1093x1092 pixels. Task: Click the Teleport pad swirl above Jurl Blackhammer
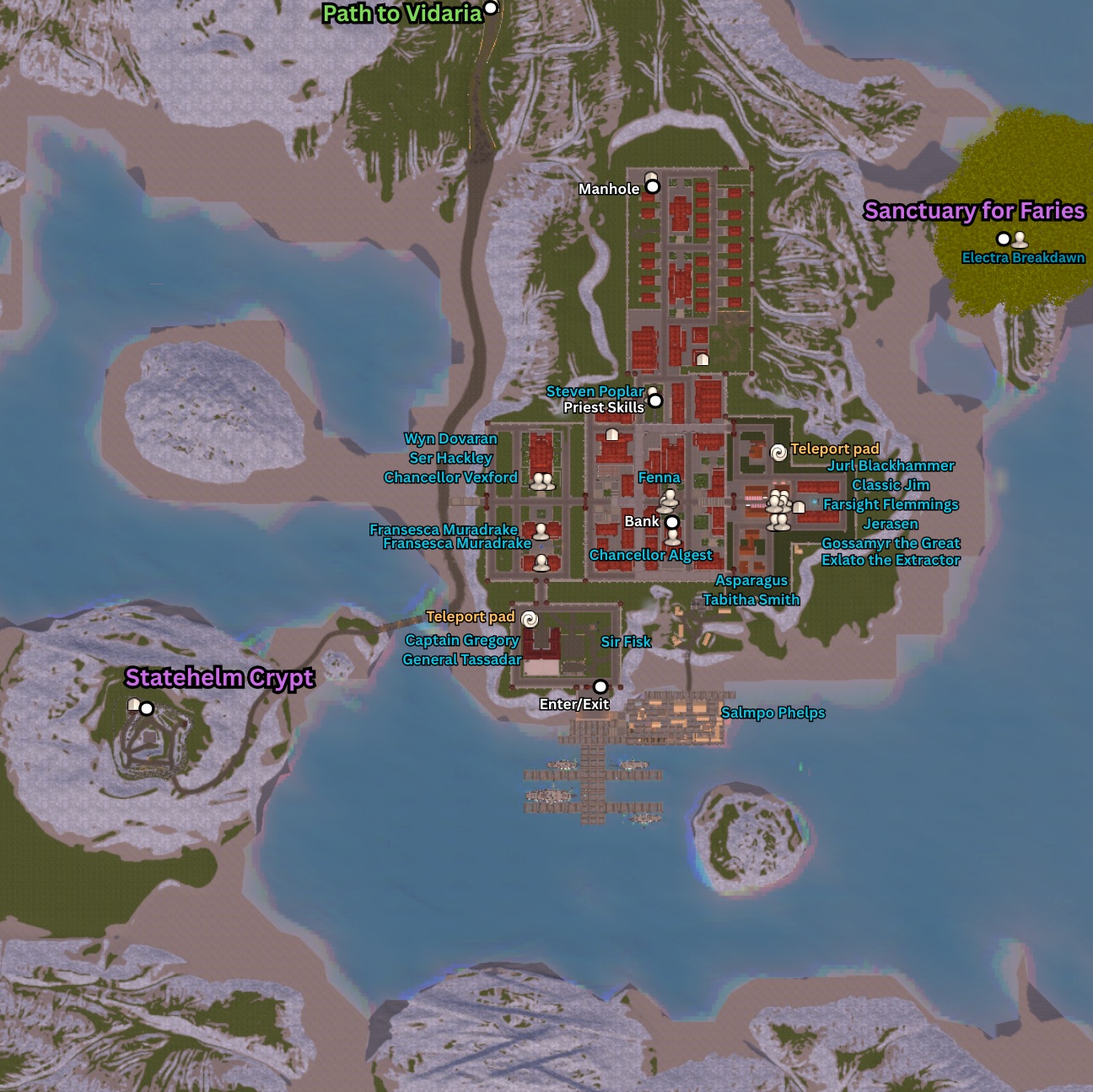pos(779,453)
